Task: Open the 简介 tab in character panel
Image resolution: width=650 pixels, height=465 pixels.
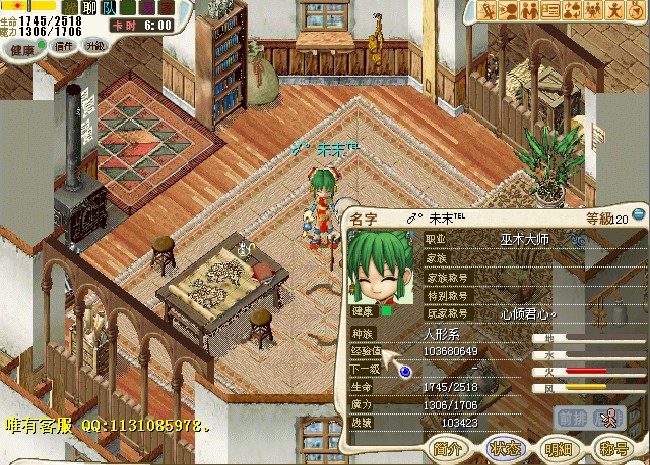Action: coord(450,448)
